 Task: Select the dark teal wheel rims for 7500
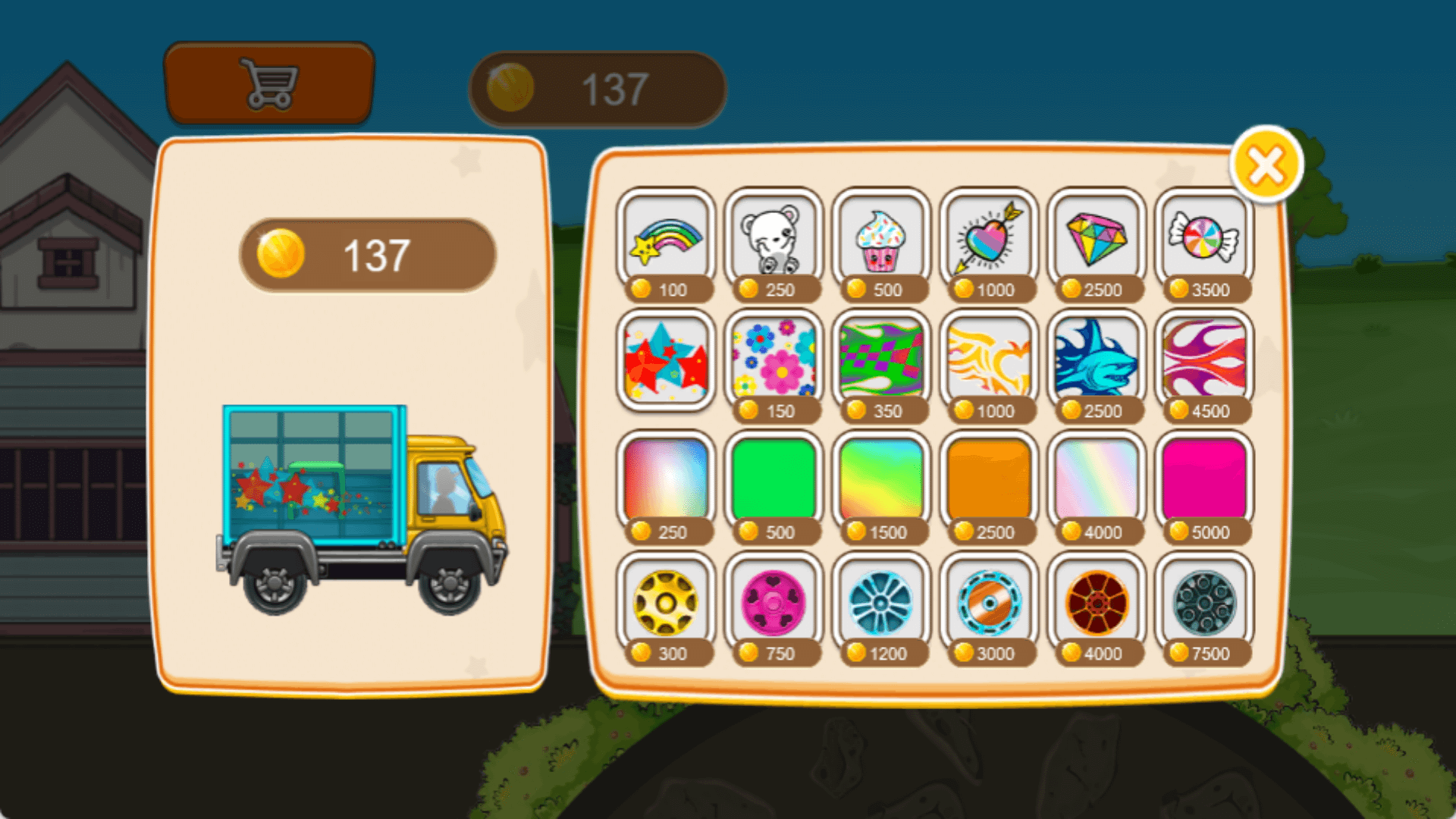tap(1203, 602)
